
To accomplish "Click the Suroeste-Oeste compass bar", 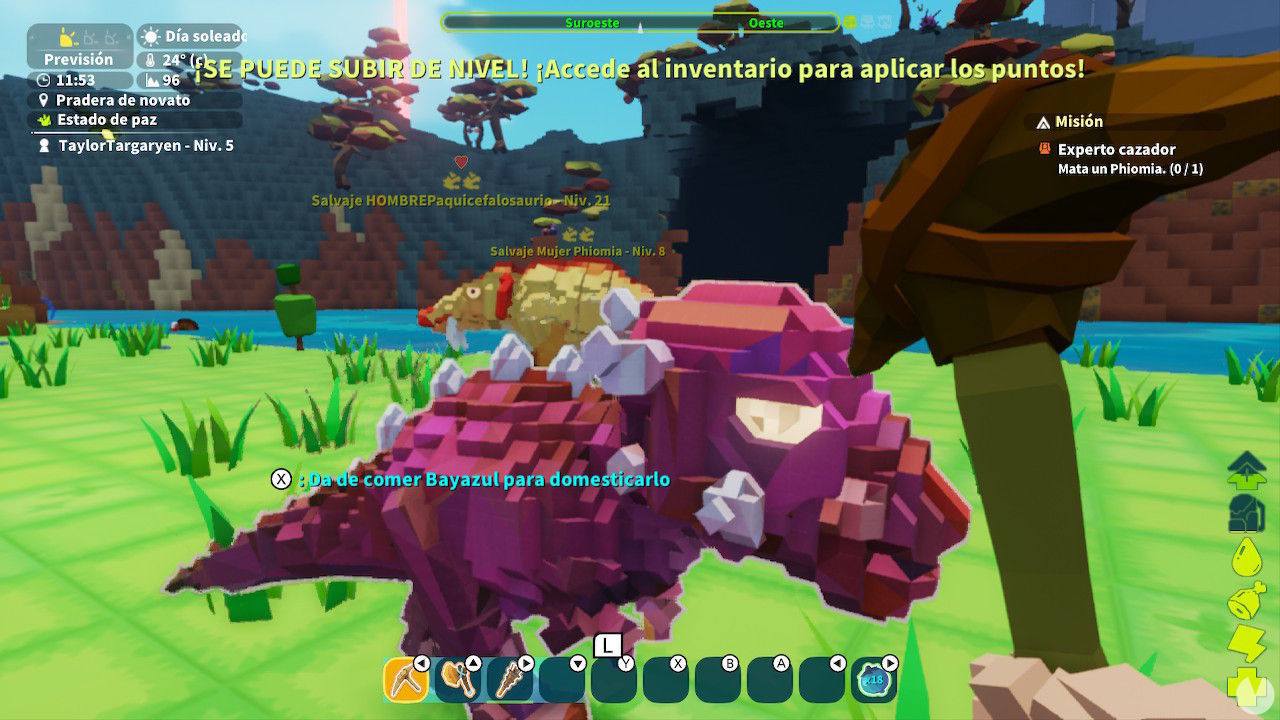I will point(640,22).
